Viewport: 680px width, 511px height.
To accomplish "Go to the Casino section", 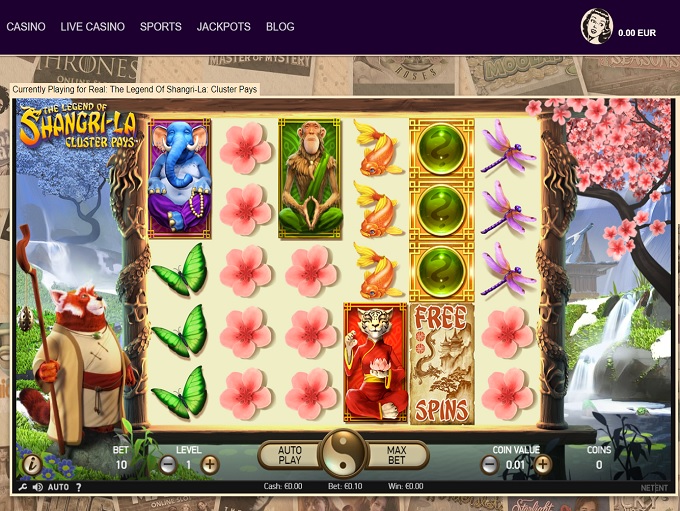I will [26, 27].
